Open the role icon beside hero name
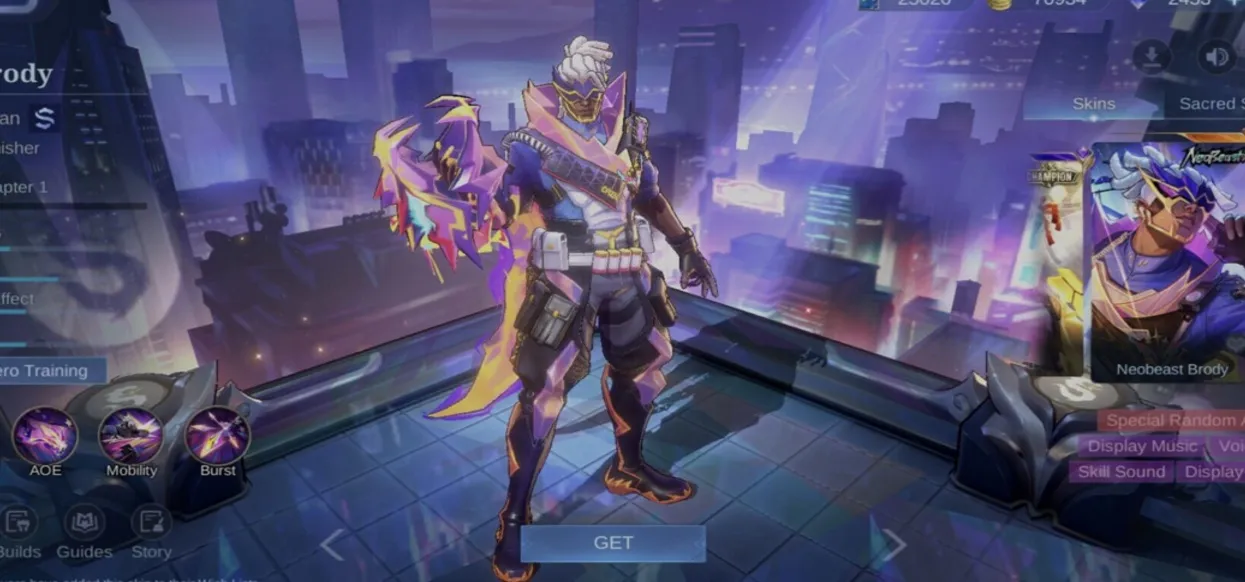Viewport: 1245px width, 582px height. coord(43,118)
